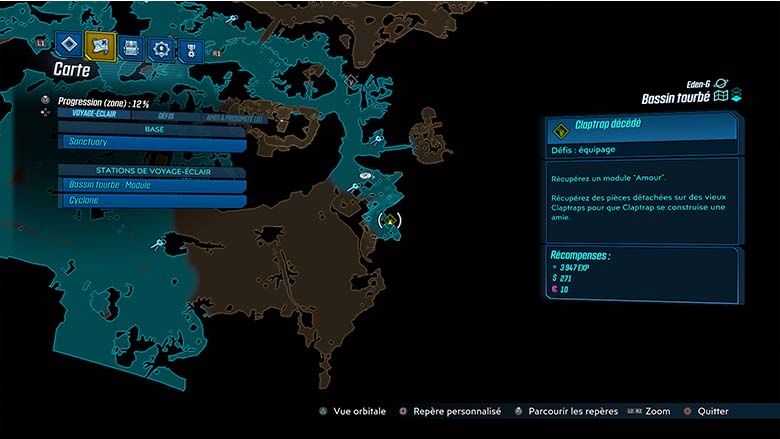Open the diamond mission log tab
The height and width of the screenshot is (439, 780).
(x=68, y=44)
